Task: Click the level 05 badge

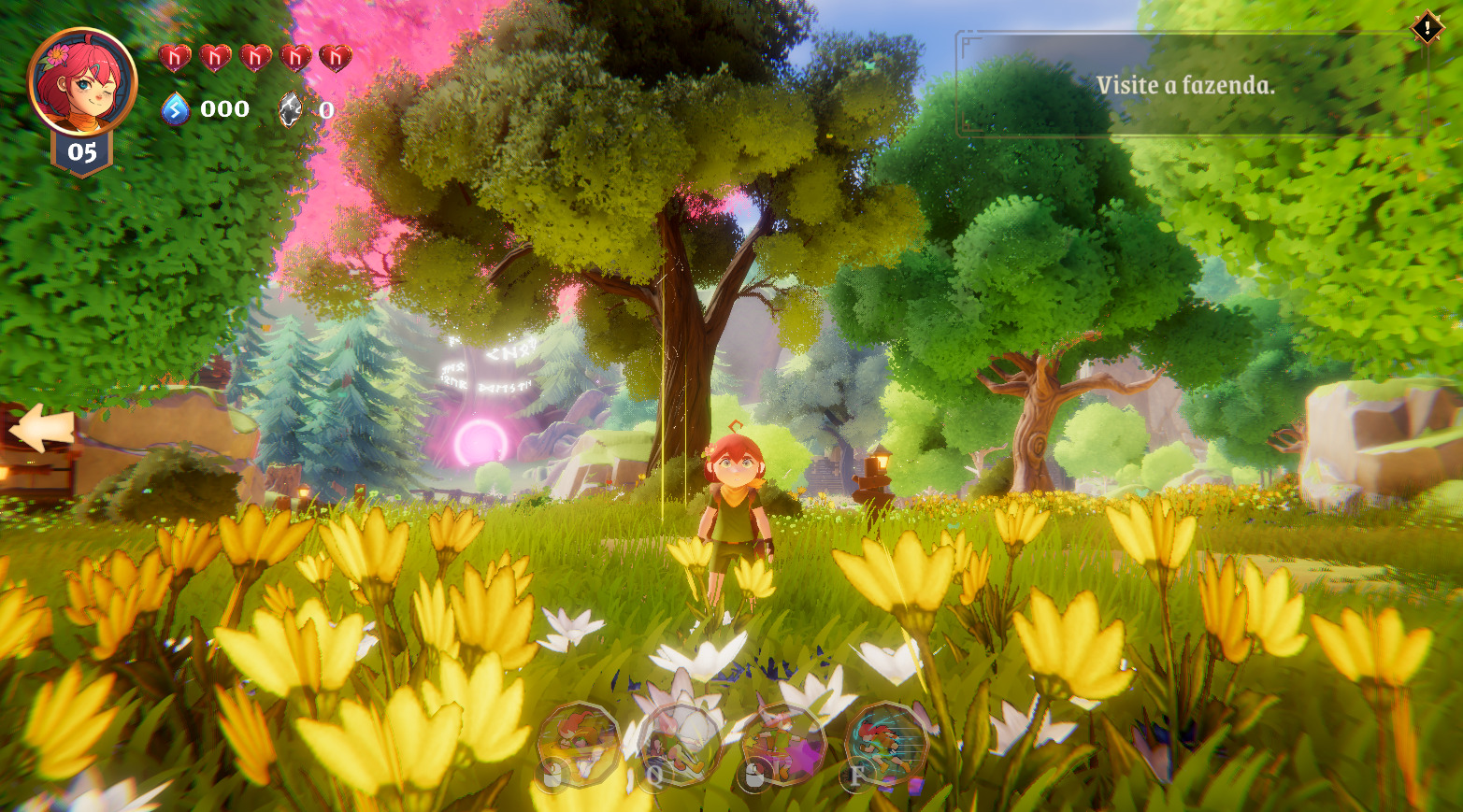Action: click(x=82, y=152)
